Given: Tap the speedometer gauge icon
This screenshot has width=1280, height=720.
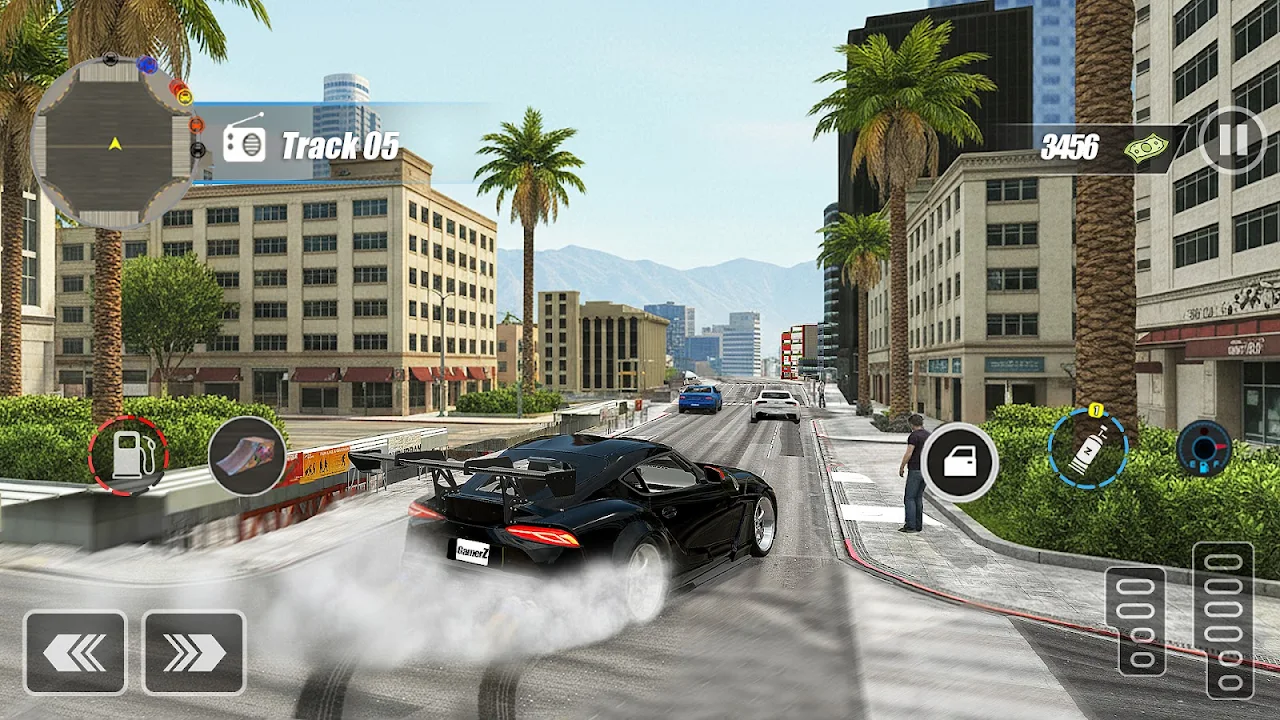Looking at the screenshot, I should coord(1203,448).
